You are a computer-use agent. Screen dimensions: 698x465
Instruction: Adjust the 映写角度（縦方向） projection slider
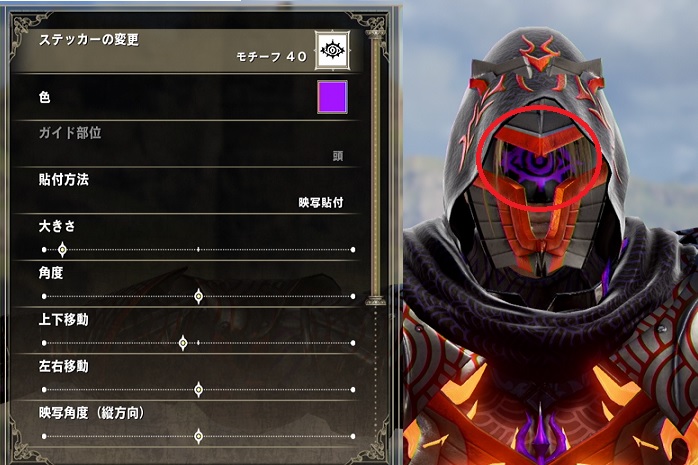pyautogui.click(x=198, y=436)
